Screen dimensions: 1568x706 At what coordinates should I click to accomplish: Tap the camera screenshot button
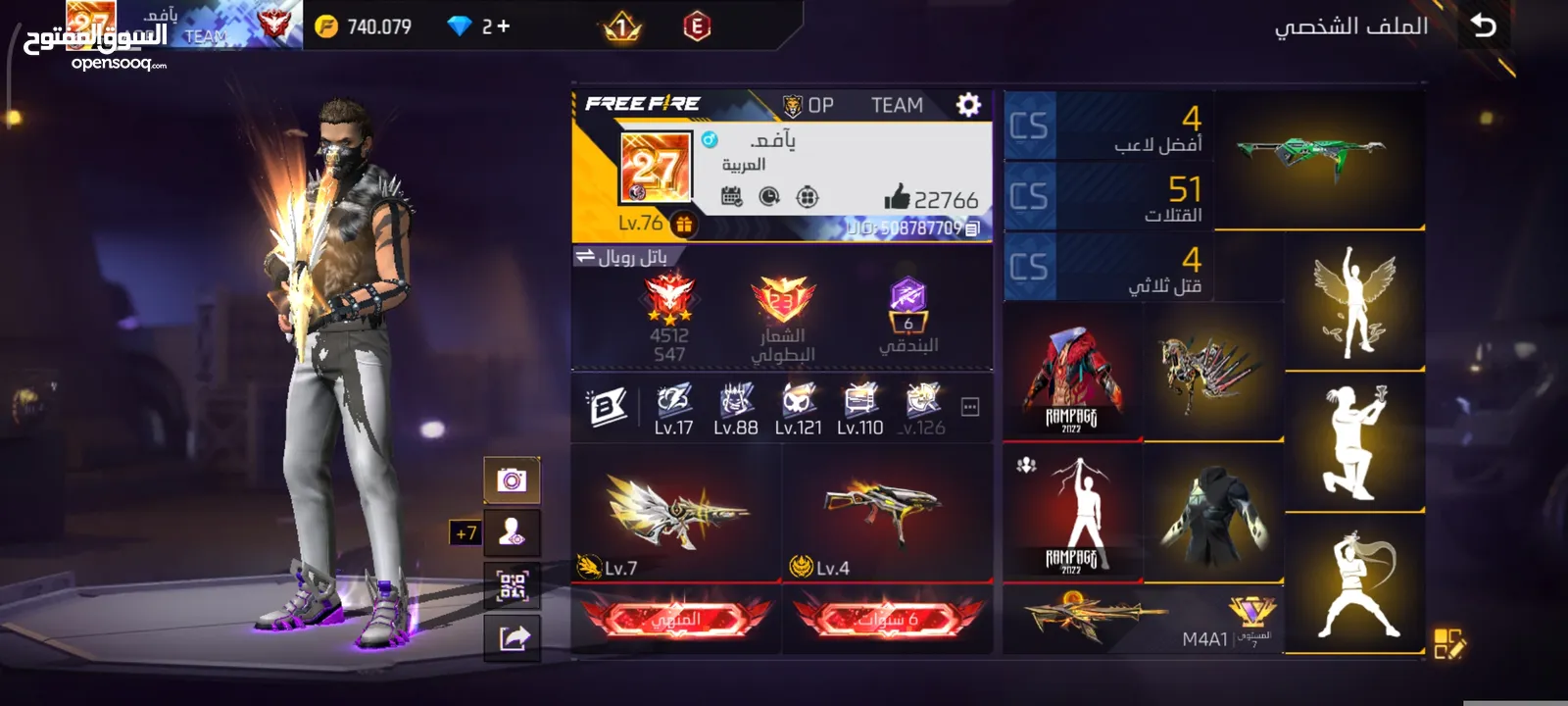pos(512,479)
